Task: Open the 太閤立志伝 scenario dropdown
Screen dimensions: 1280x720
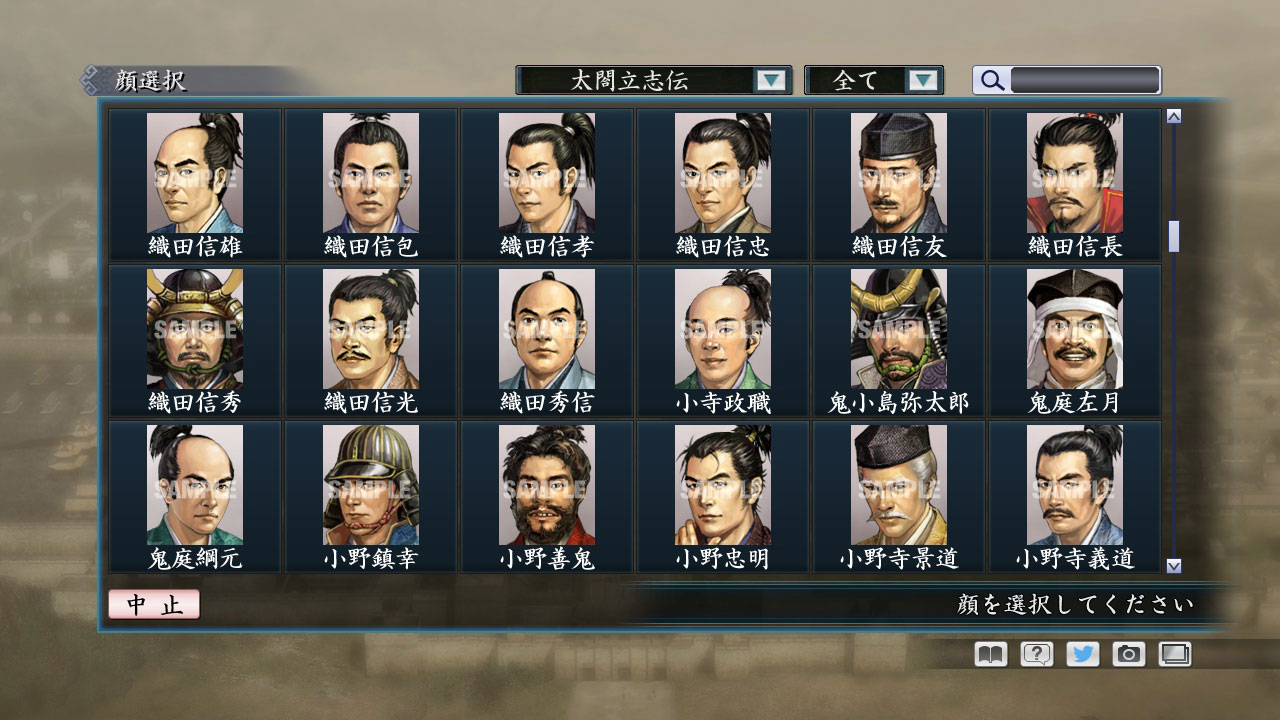Action: point(645,80)
